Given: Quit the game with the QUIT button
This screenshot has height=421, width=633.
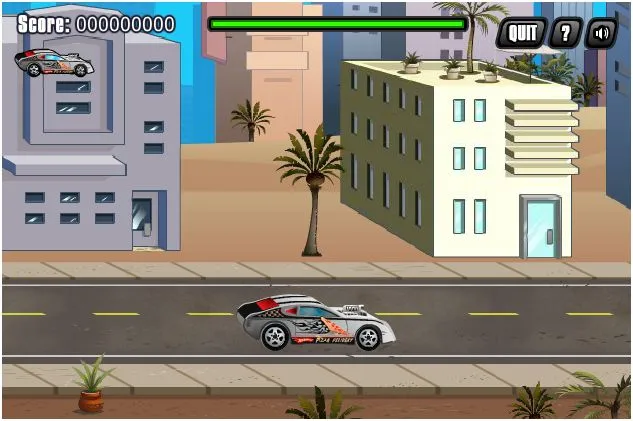Looking at the screenshot, I should click(x=522, y=33).
